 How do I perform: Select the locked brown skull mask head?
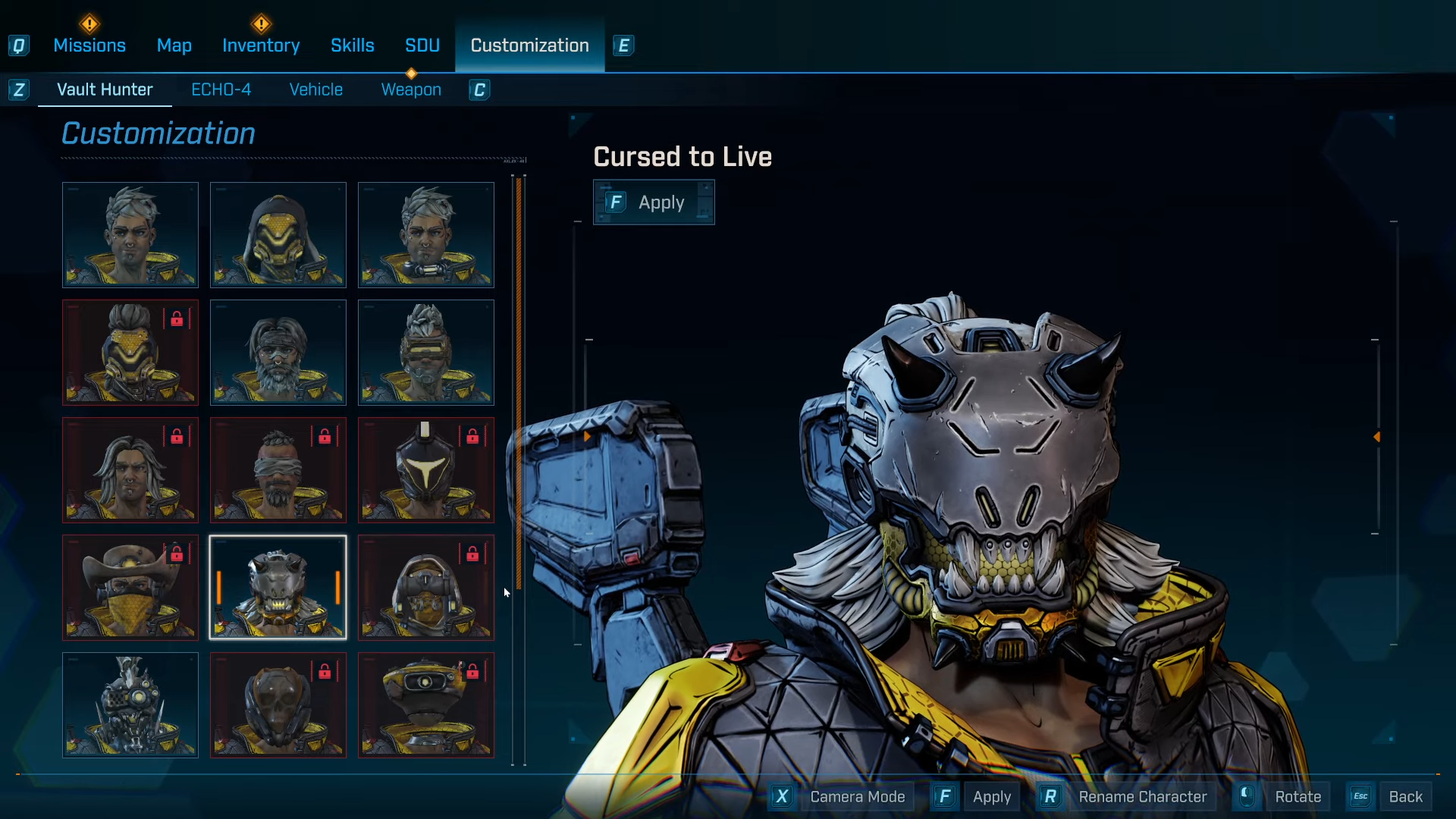click(278, 705)
